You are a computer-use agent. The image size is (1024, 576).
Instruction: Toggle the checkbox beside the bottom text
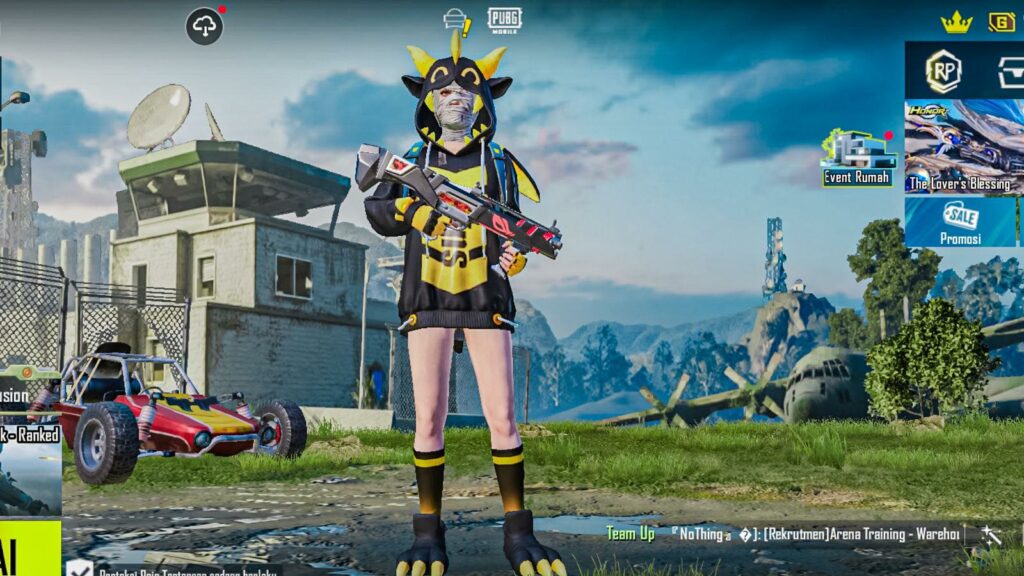pos(79,569)
